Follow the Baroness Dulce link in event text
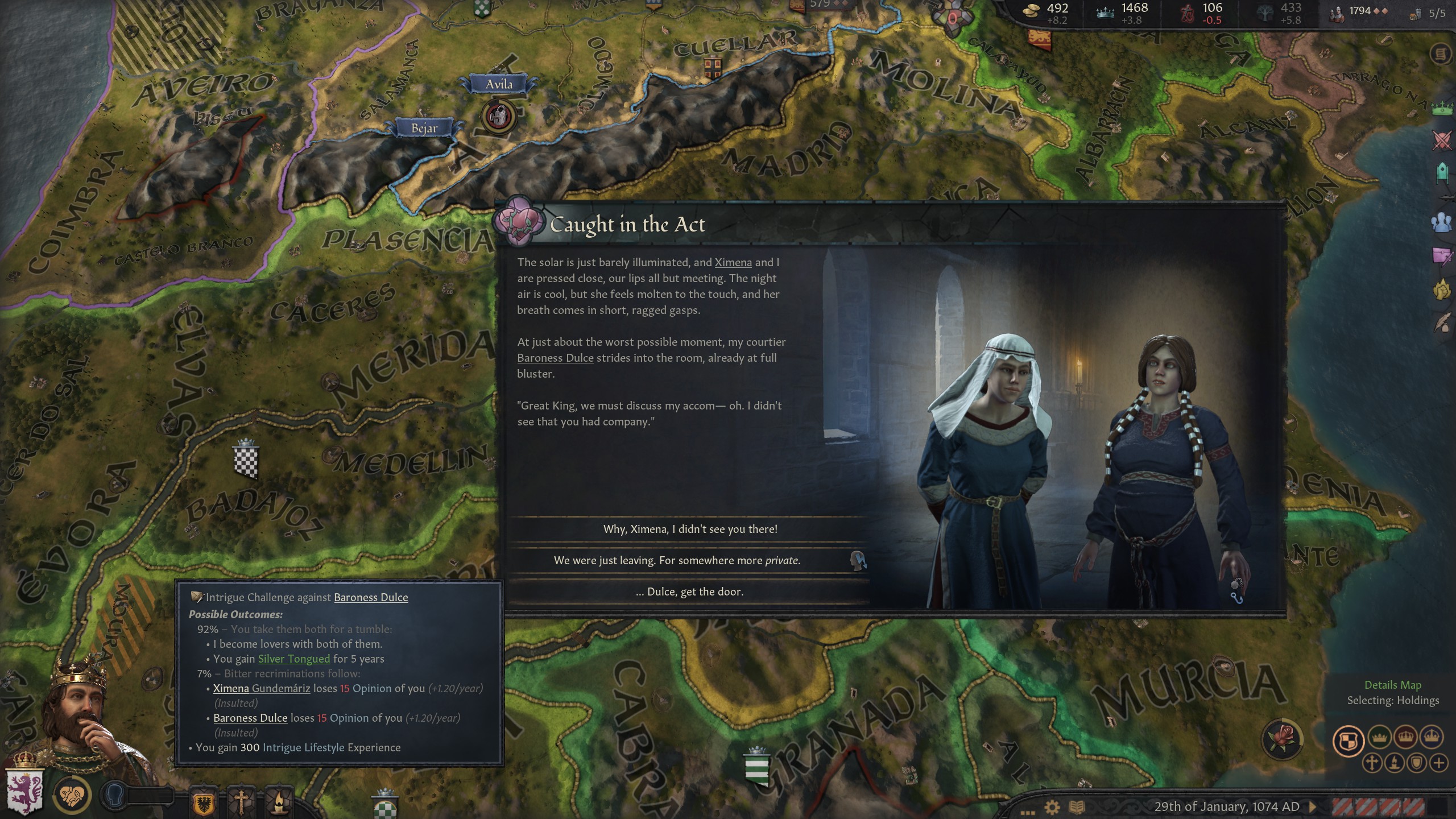 pyautogui.click(x=555, y=358)
